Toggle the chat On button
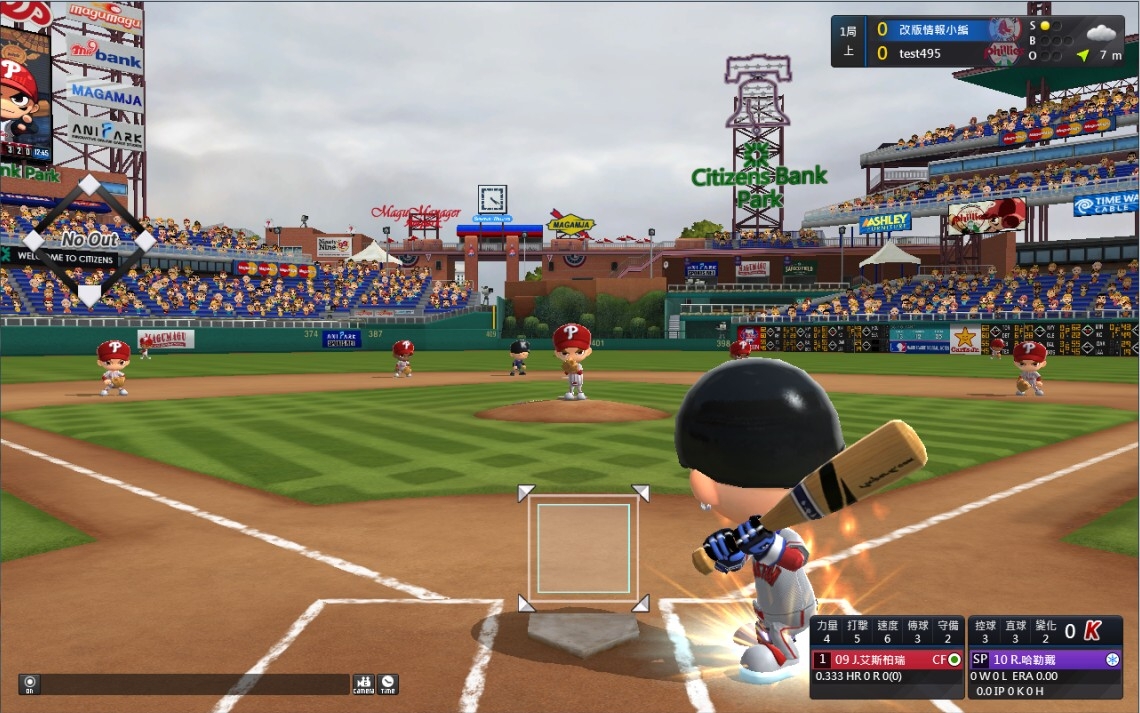This screenshot has height=713, width=1140. [29, 685]
